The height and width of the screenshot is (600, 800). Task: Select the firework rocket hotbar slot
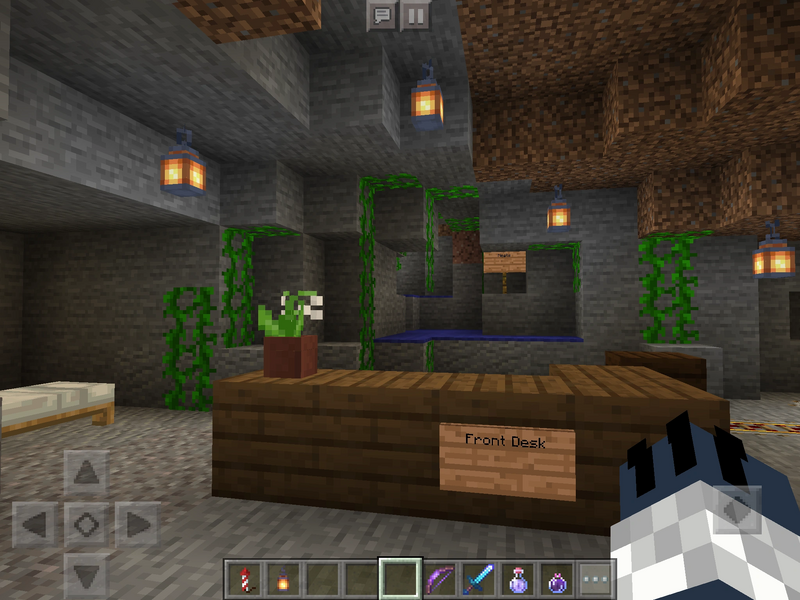(244, 579)
